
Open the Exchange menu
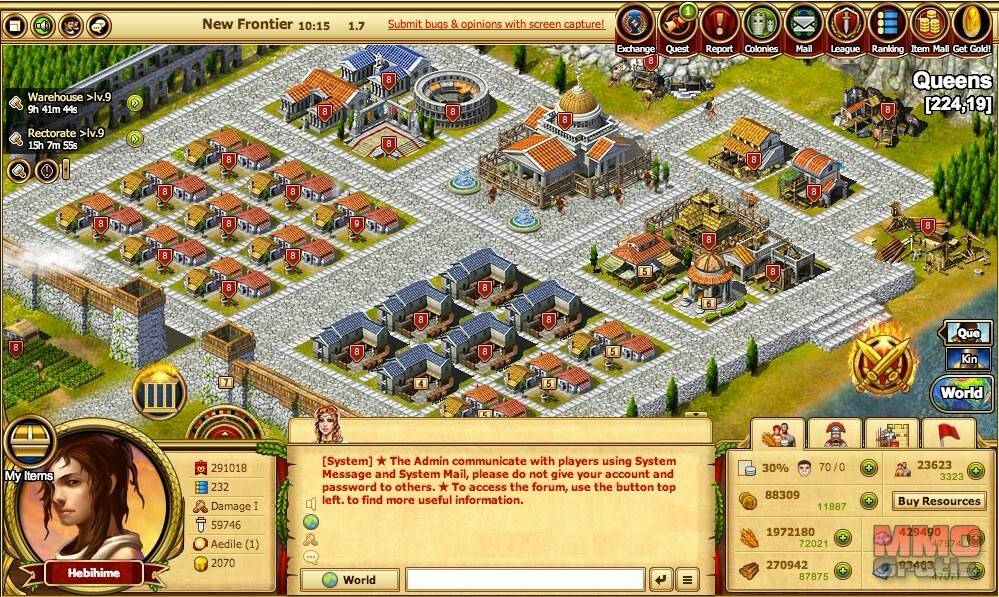tap(635, 26)
